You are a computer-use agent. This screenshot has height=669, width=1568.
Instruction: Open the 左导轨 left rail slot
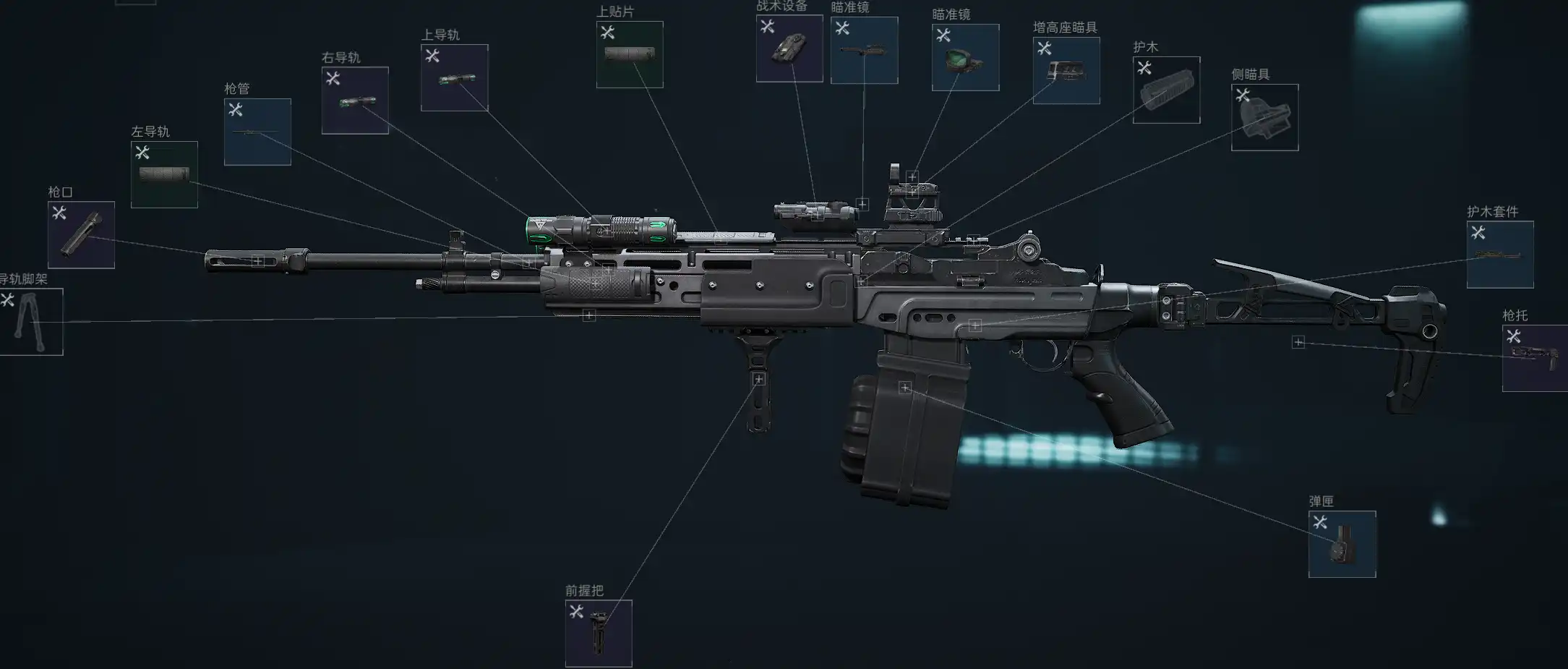(x=164, y=174)
